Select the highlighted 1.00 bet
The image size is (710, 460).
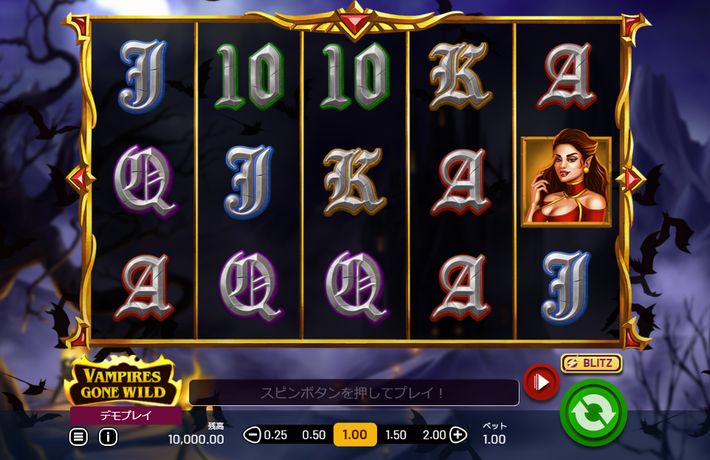354,435
